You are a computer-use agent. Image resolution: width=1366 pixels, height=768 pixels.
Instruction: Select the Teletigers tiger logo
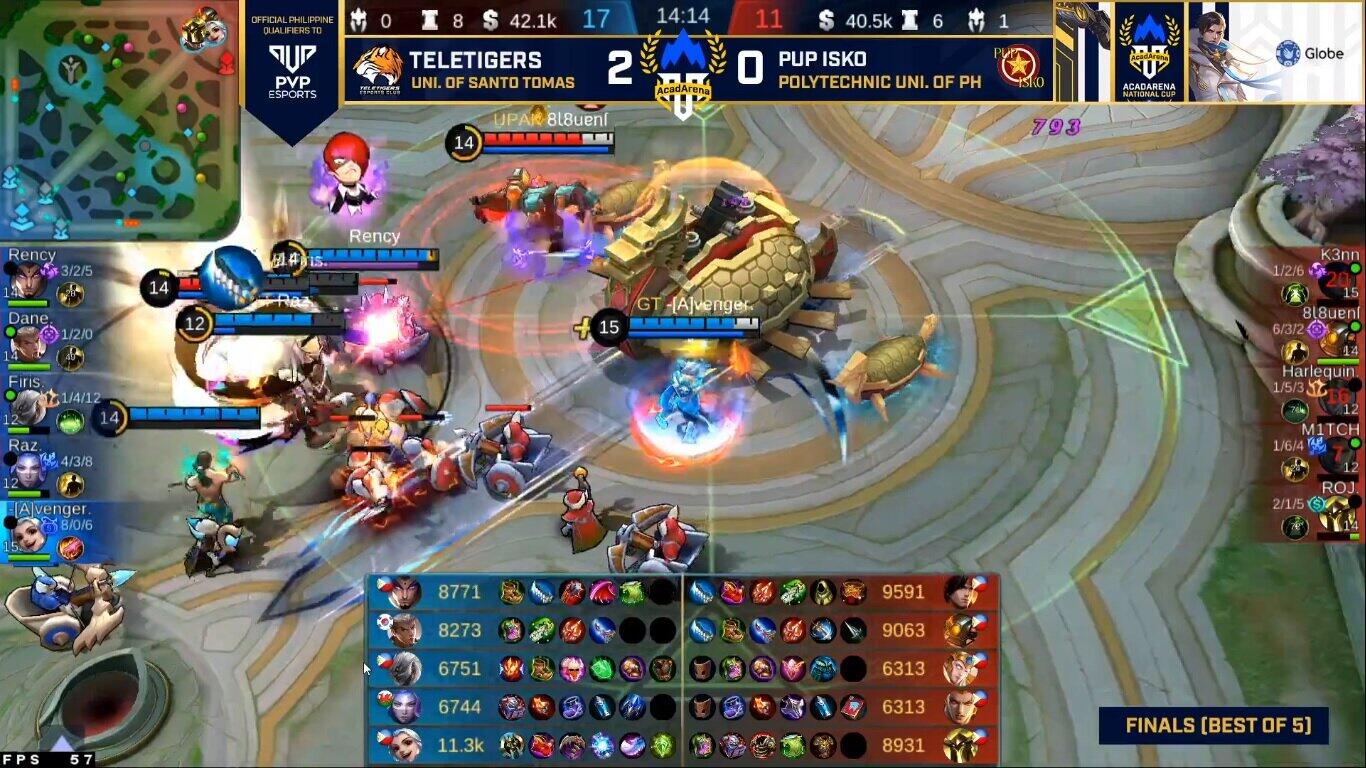(x=378, y=66)
